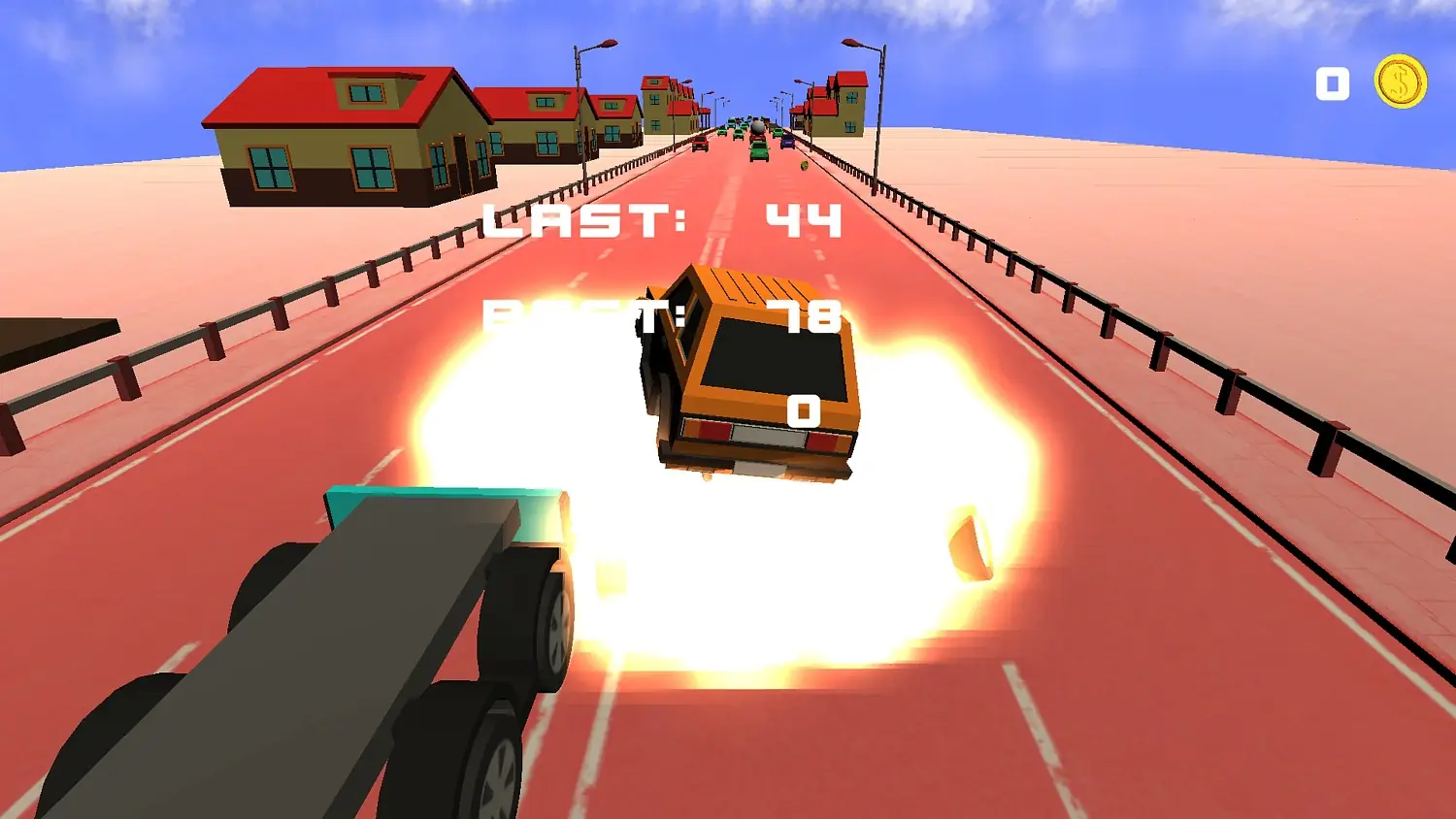Viewport: 1456px width, 819px height.
Task: Select the current score 0 in center
Action: tap(804, 412)
